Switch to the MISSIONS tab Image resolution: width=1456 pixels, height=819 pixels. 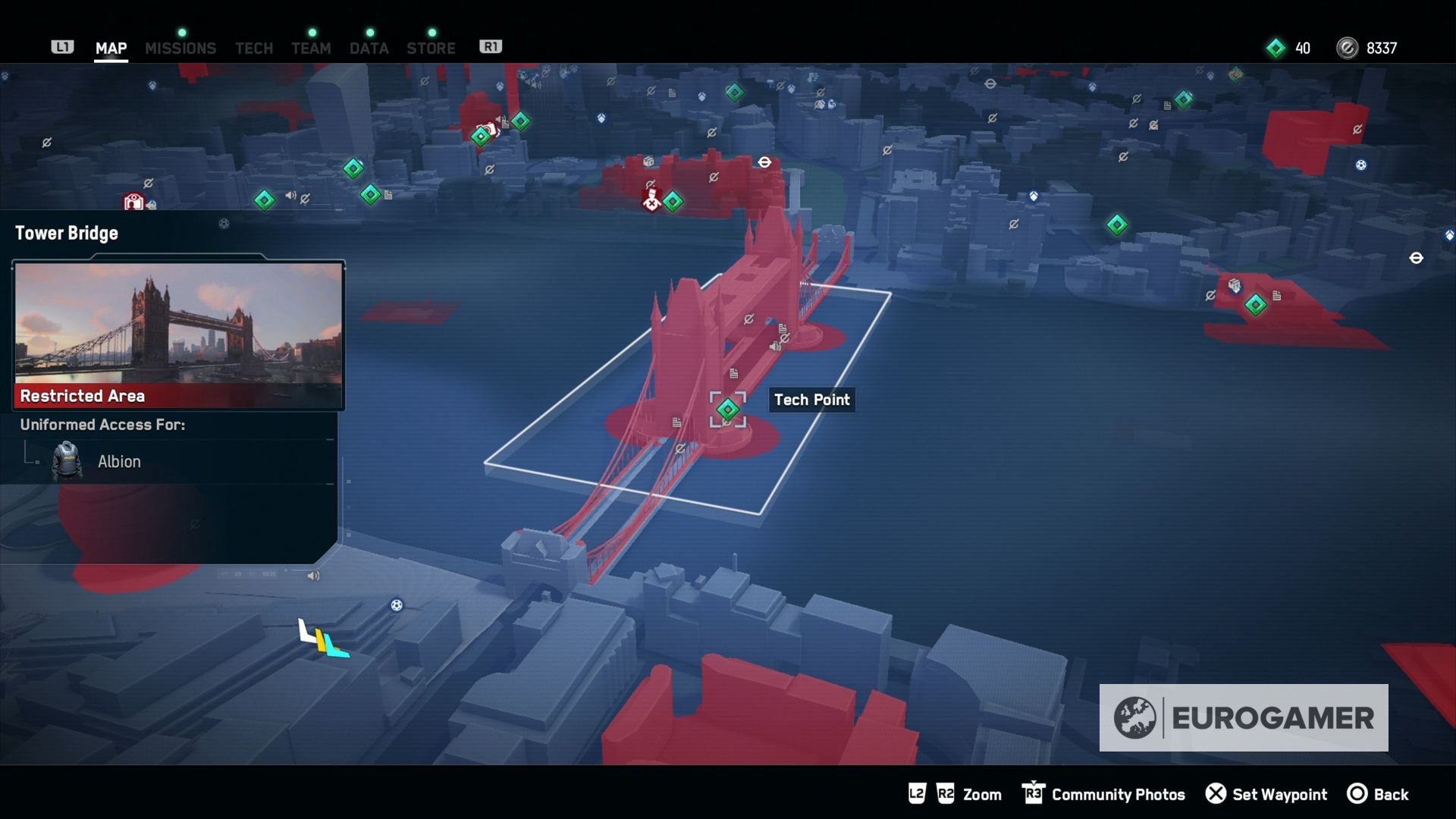coord(180,48)
